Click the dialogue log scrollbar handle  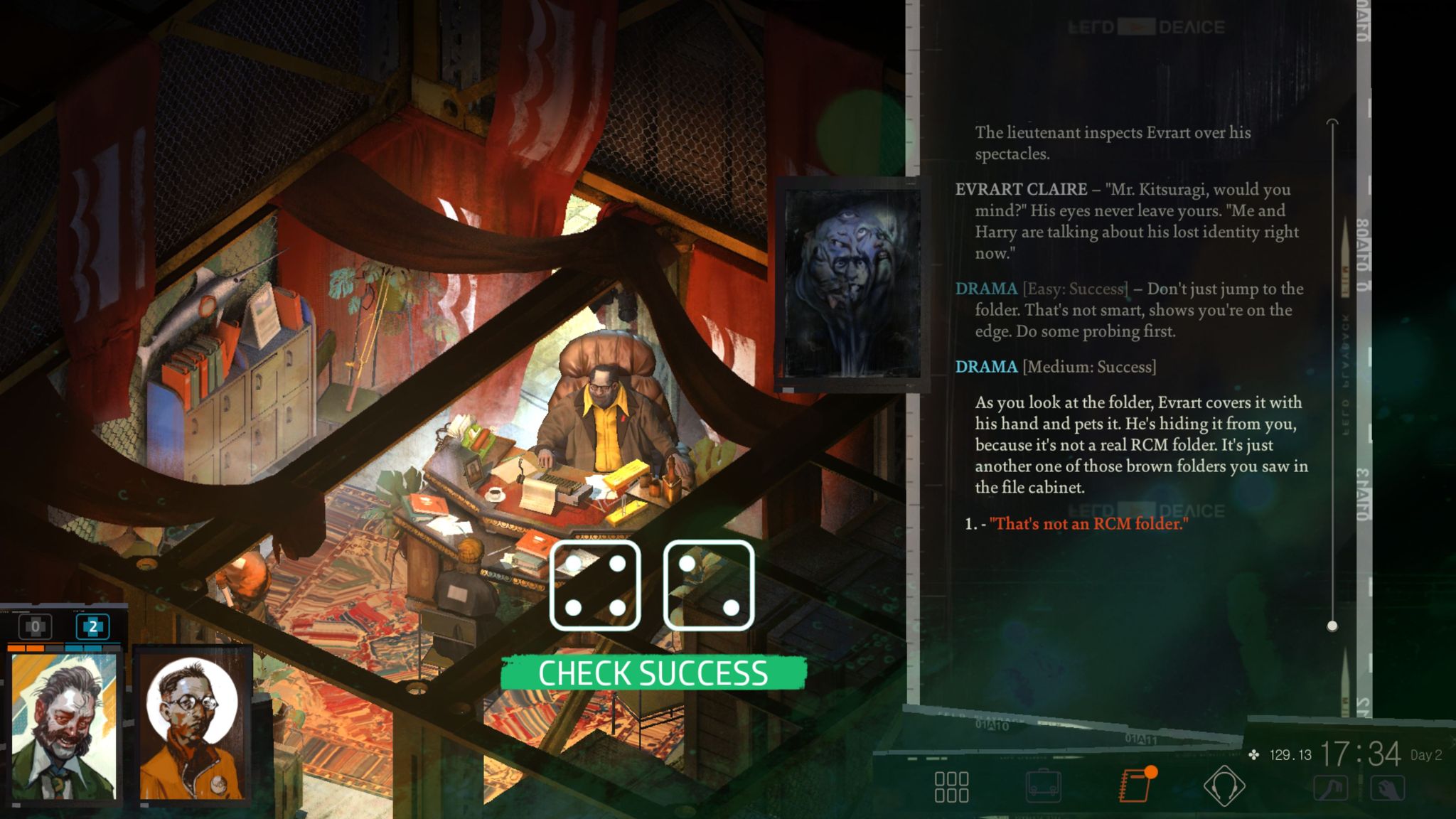[1332, 626]
